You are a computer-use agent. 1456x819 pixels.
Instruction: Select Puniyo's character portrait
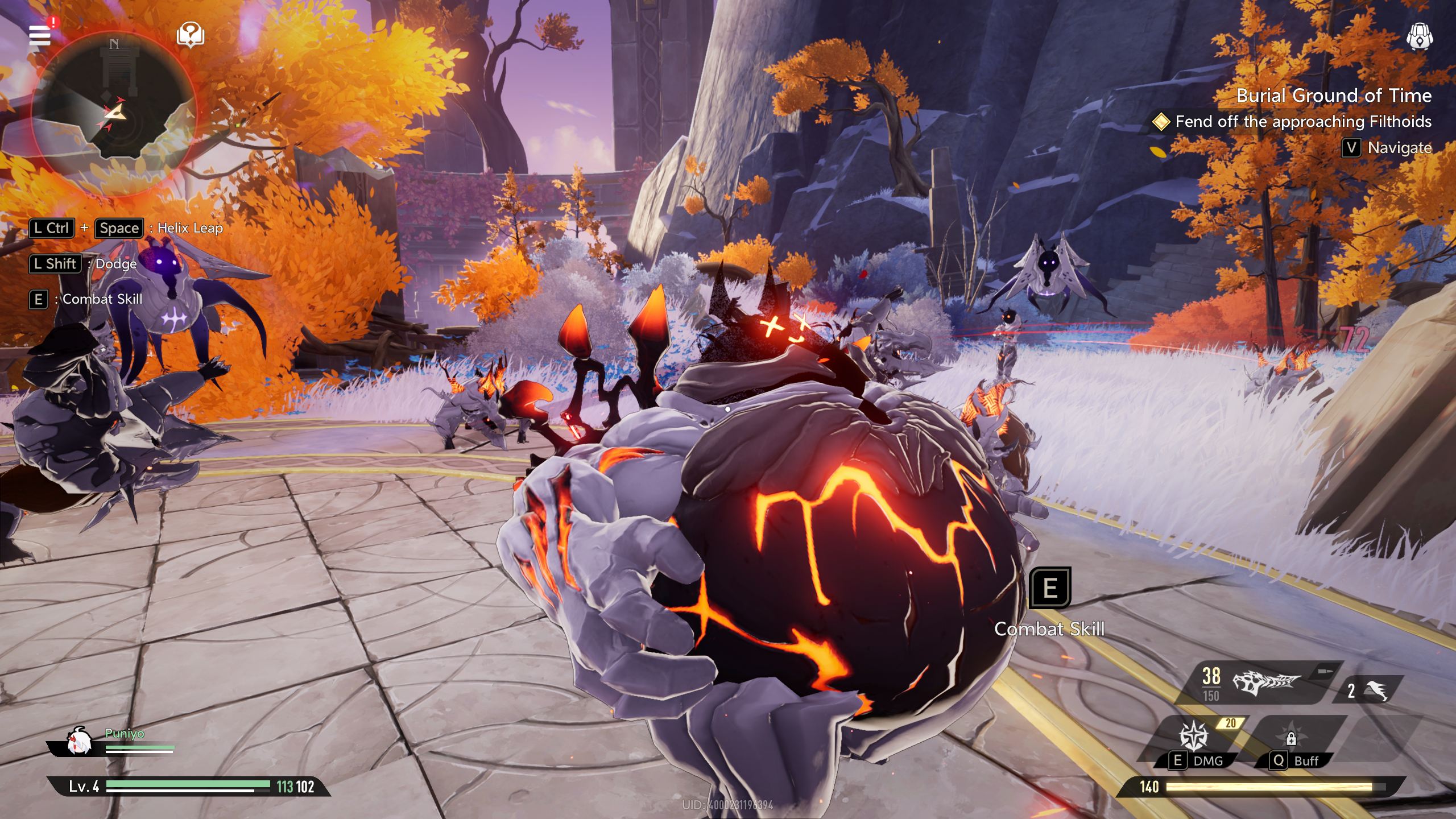[79, 742]
